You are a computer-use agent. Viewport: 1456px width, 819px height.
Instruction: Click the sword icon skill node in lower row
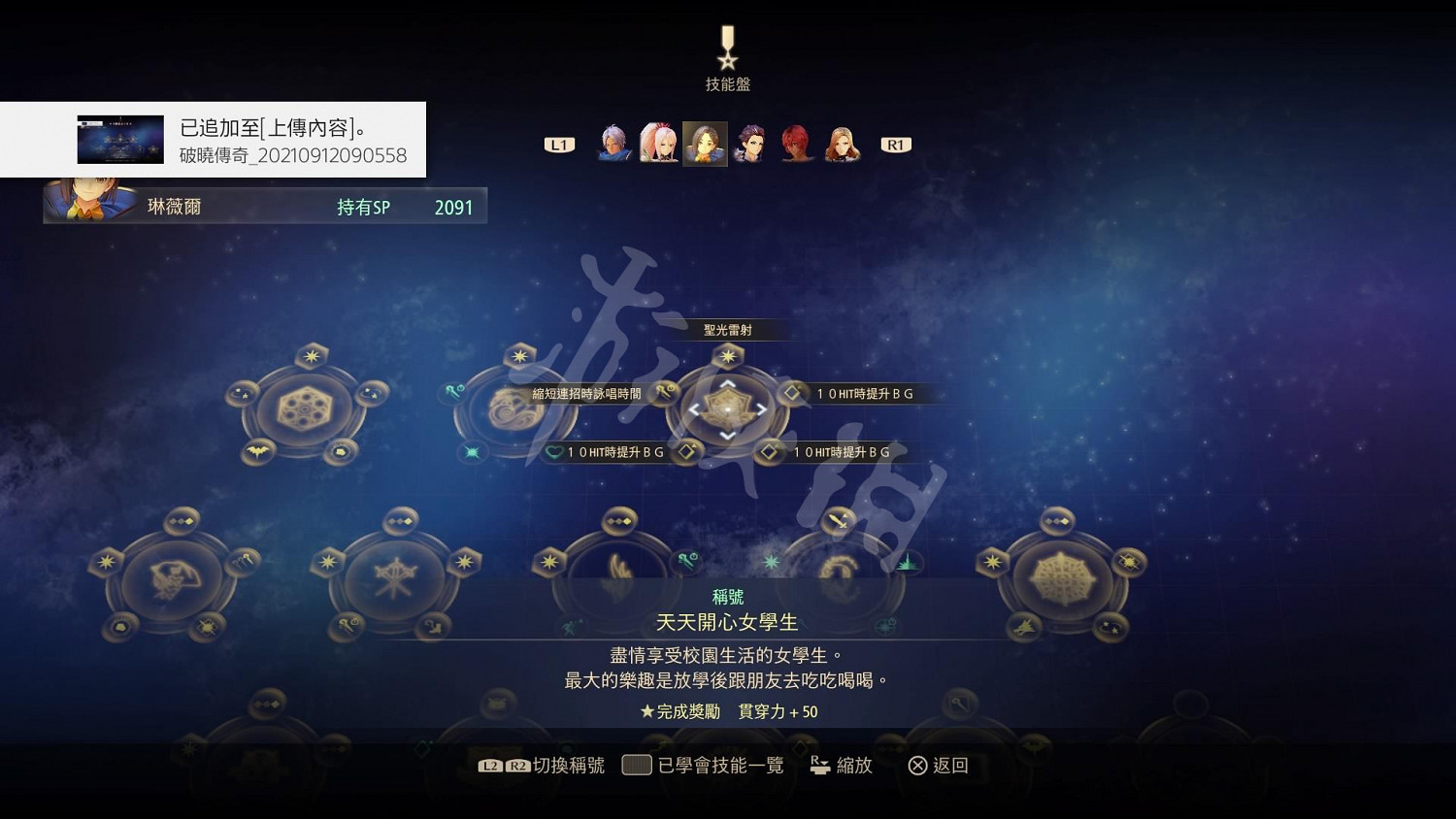point(838,521)
